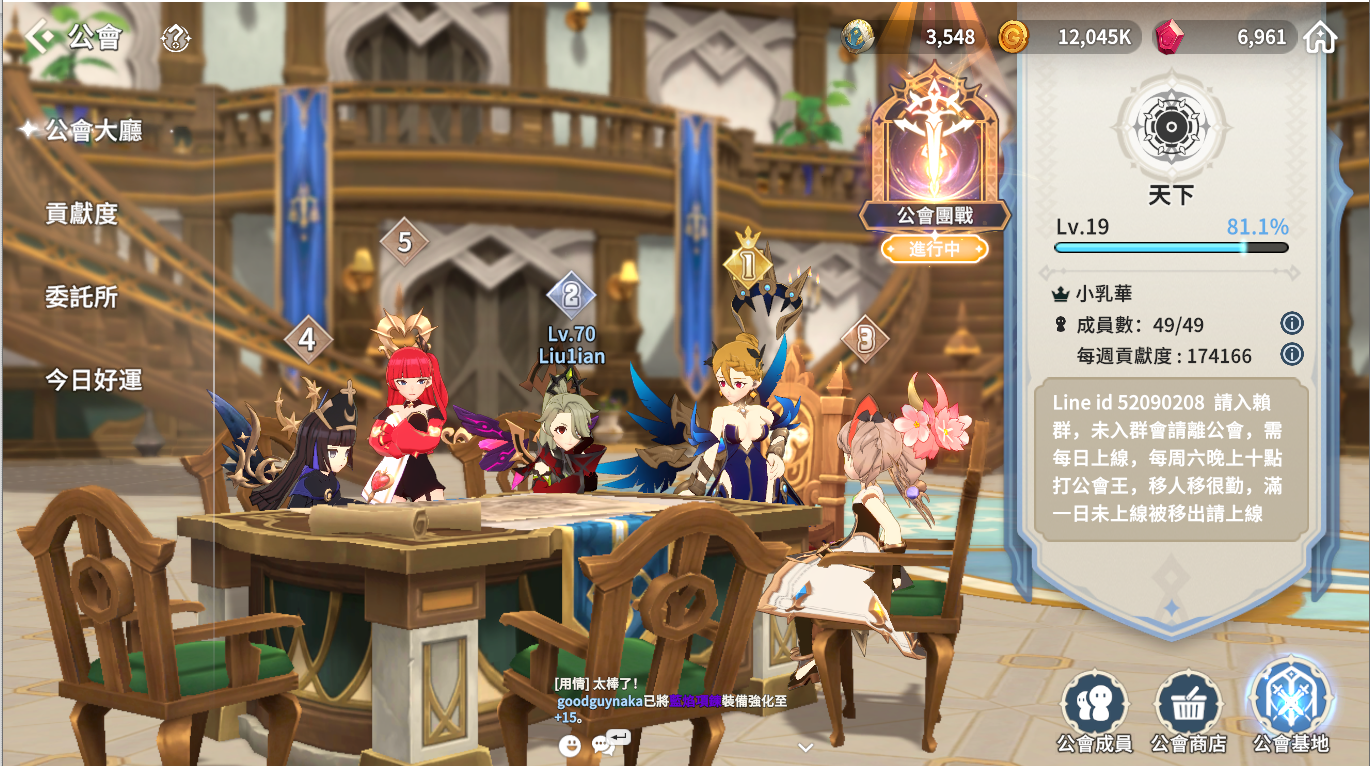Open the smiley emoji button
The width and height of the screenshot is (1370, 766).
click(570, 745)
